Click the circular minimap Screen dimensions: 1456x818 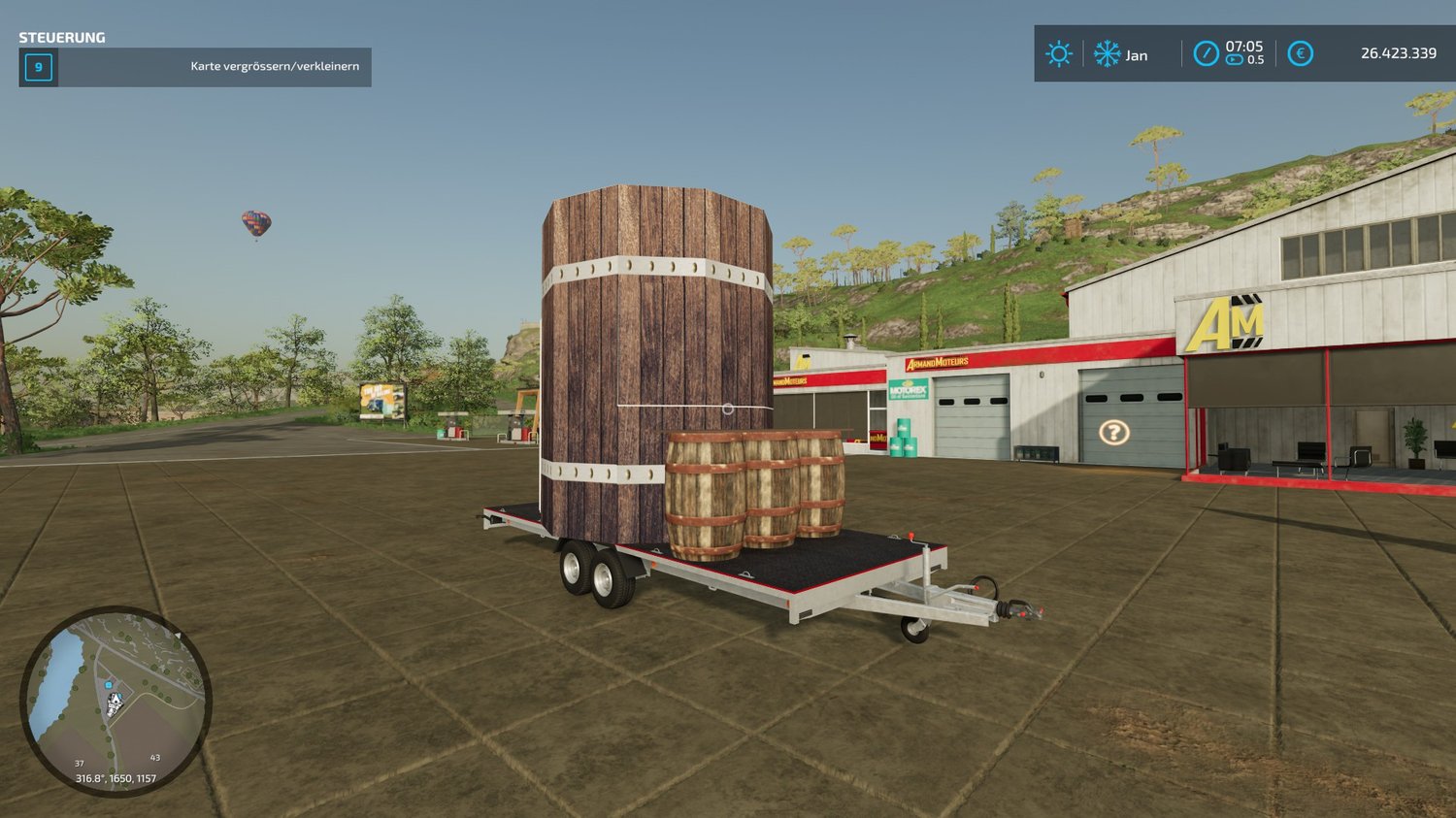pyautogui.click(x=116, y=701)
